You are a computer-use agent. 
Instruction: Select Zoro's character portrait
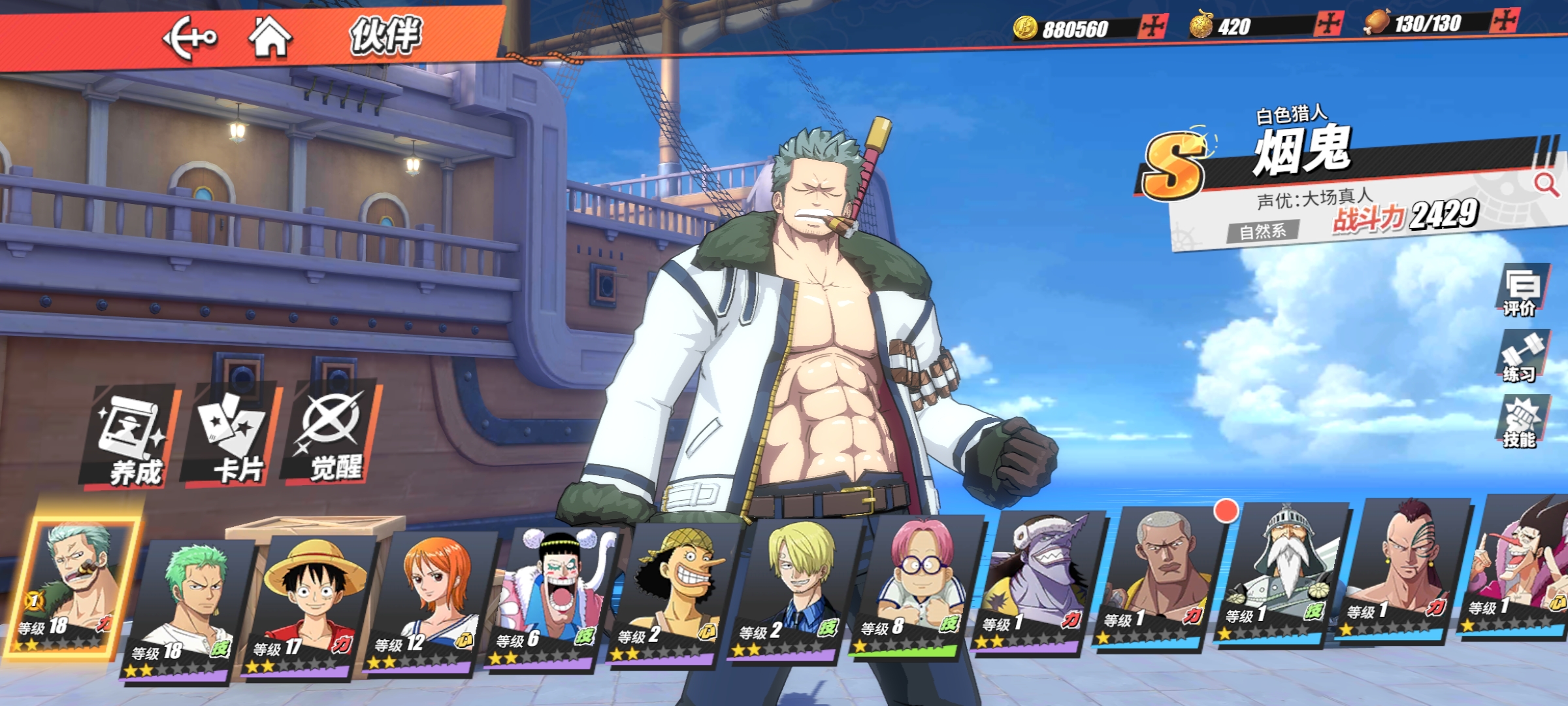point(184,608)
